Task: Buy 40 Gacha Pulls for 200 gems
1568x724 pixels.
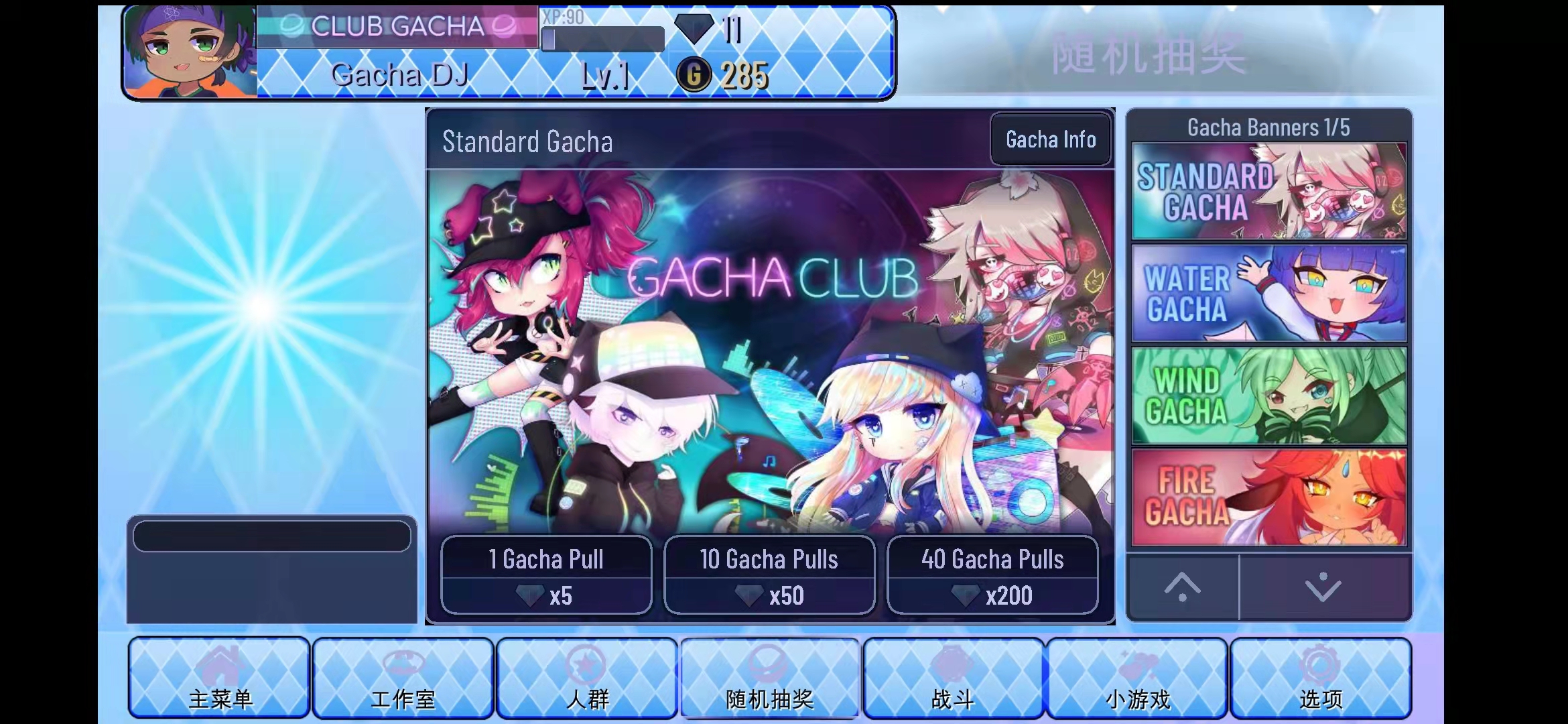Action: [992, 575]
